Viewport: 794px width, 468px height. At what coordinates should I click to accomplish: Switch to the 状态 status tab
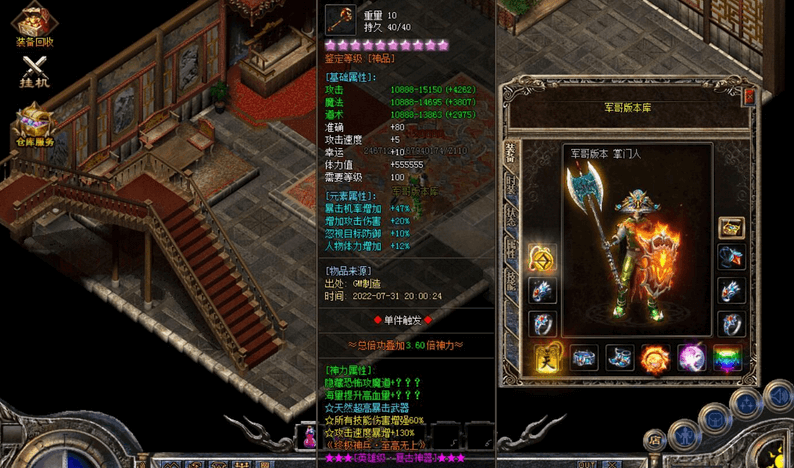pos(511,218)
